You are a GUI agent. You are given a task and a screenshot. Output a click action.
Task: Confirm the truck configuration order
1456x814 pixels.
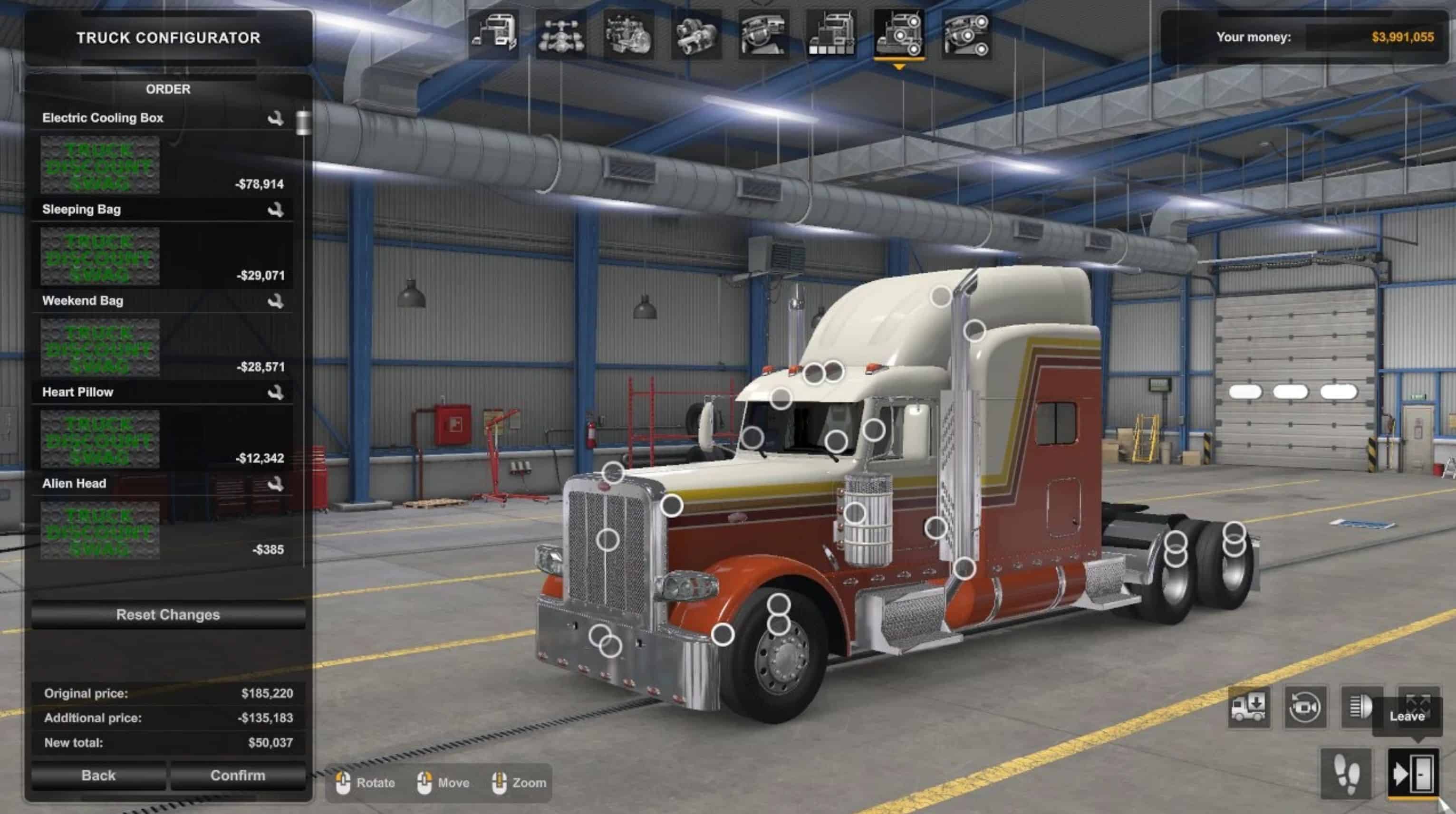(237, 775)
